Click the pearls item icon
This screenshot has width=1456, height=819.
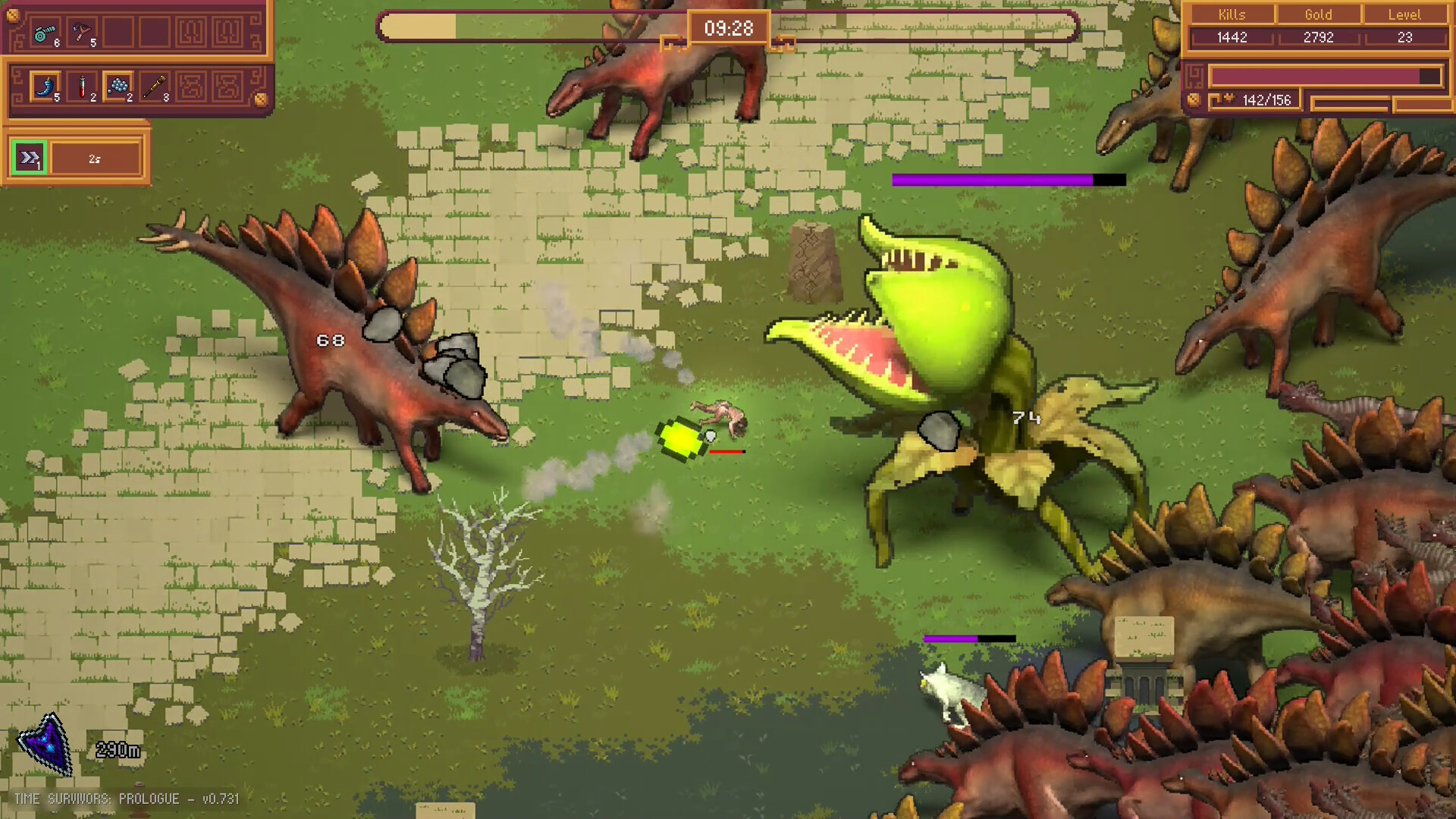(x=118, y=86)
